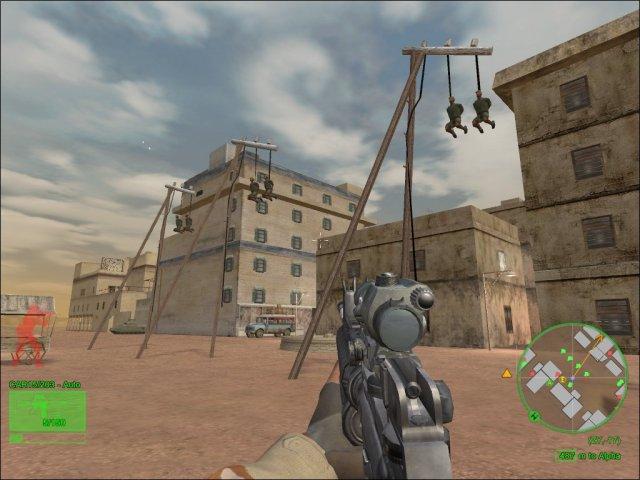640x480 pixels.
Task: Click the circular minimap radar
Action: point(572,378)
